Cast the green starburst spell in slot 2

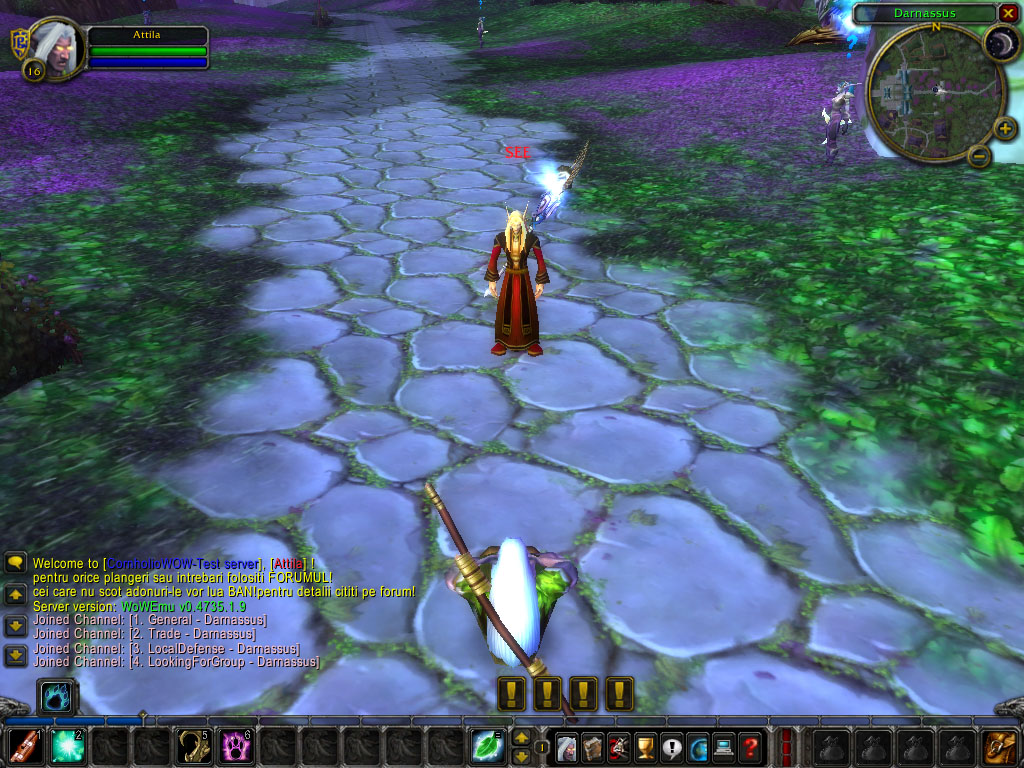pyautogui.click(x=67, y=747)
